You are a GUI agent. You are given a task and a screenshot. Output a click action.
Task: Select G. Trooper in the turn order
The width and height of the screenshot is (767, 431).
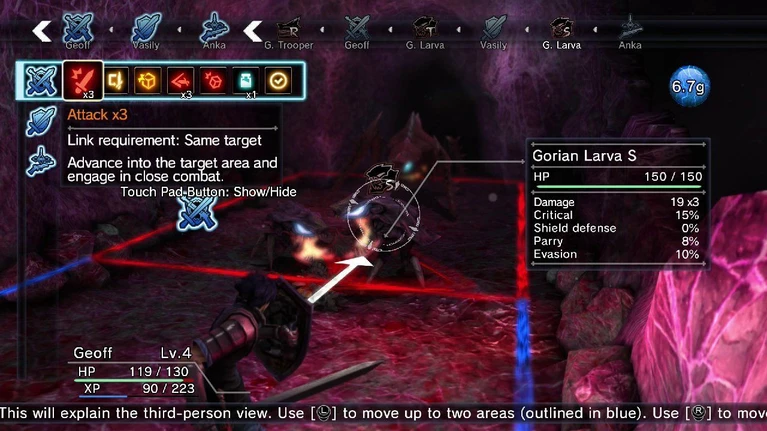tap(289, 30)
